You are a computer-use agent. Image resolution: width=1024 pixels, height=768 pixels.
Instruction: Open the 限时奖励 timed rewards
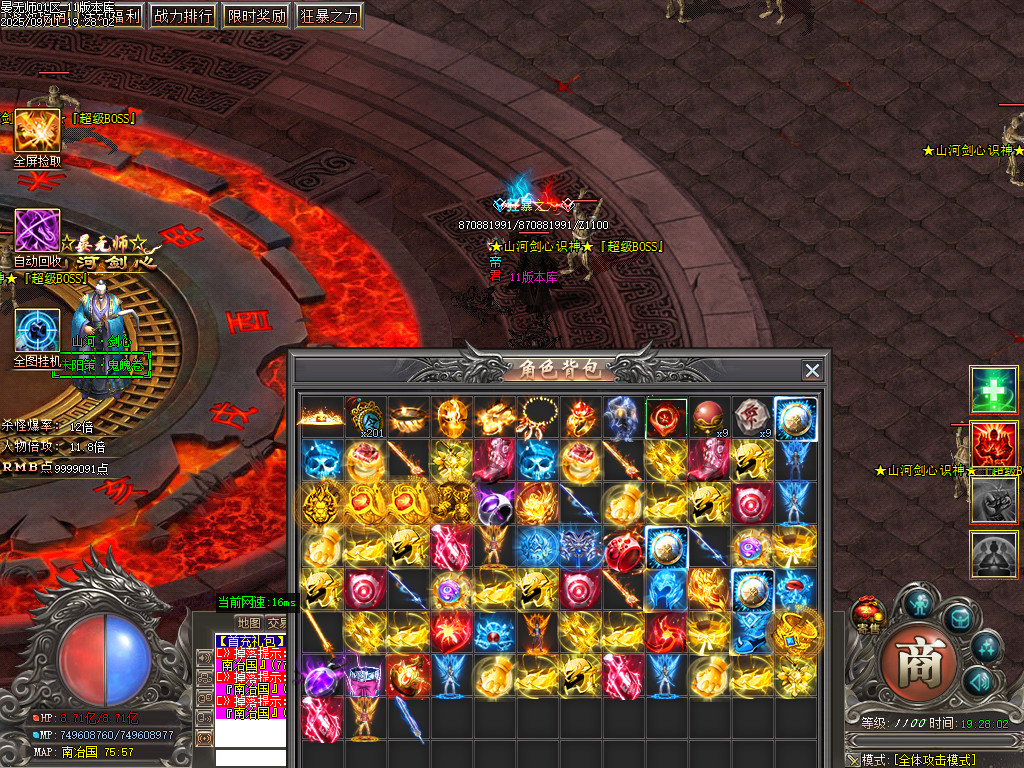[255, 15]
